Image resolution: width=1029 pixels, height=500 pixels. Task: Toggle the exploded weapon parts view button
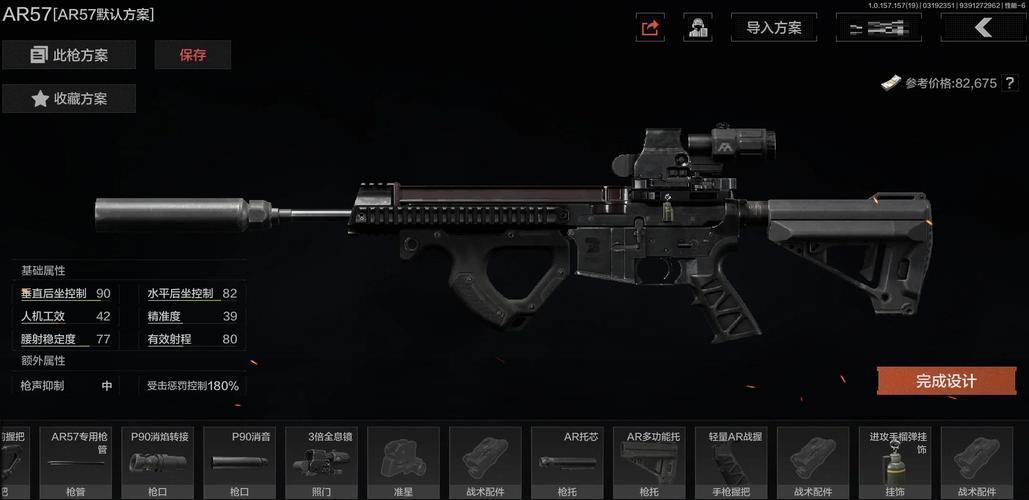click(878, 28)
